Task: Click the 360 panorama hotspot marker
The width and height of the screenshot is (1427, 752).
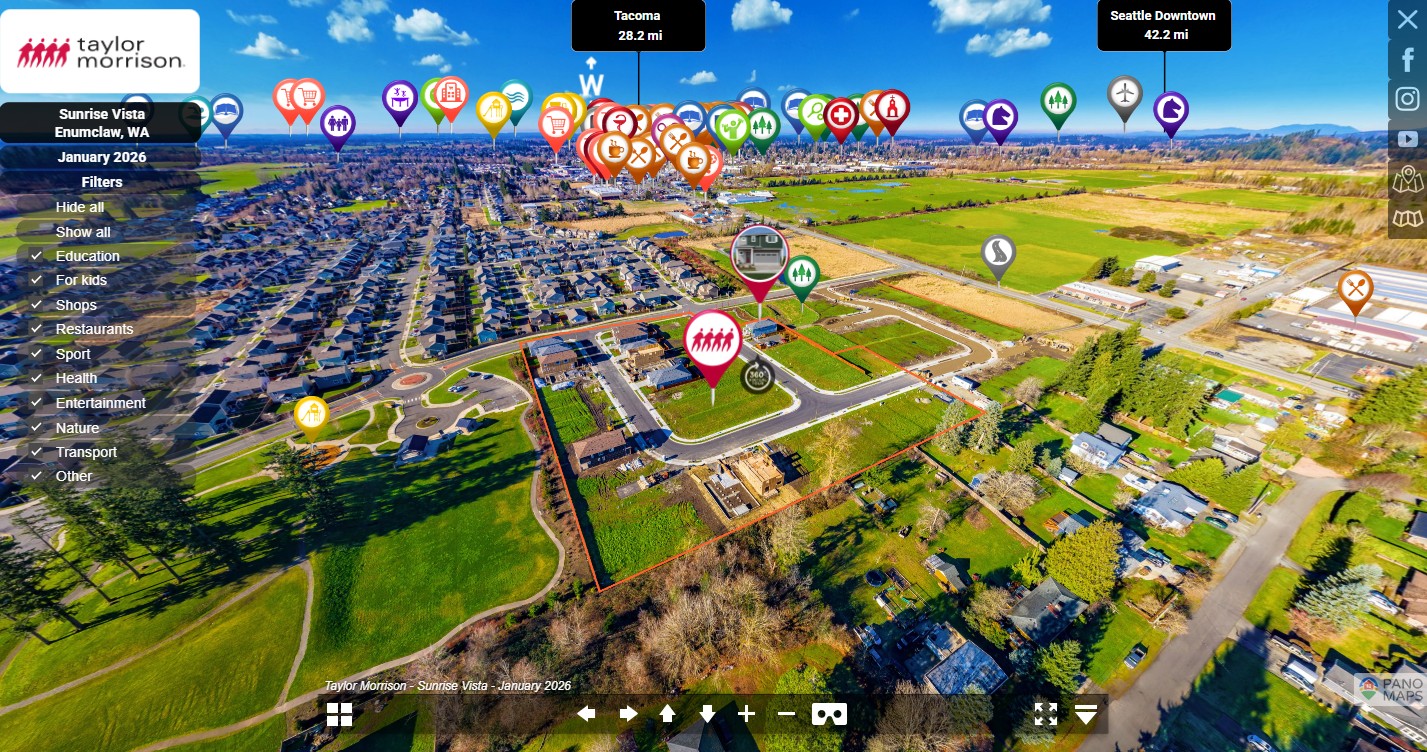Action: tap(757, 375)
